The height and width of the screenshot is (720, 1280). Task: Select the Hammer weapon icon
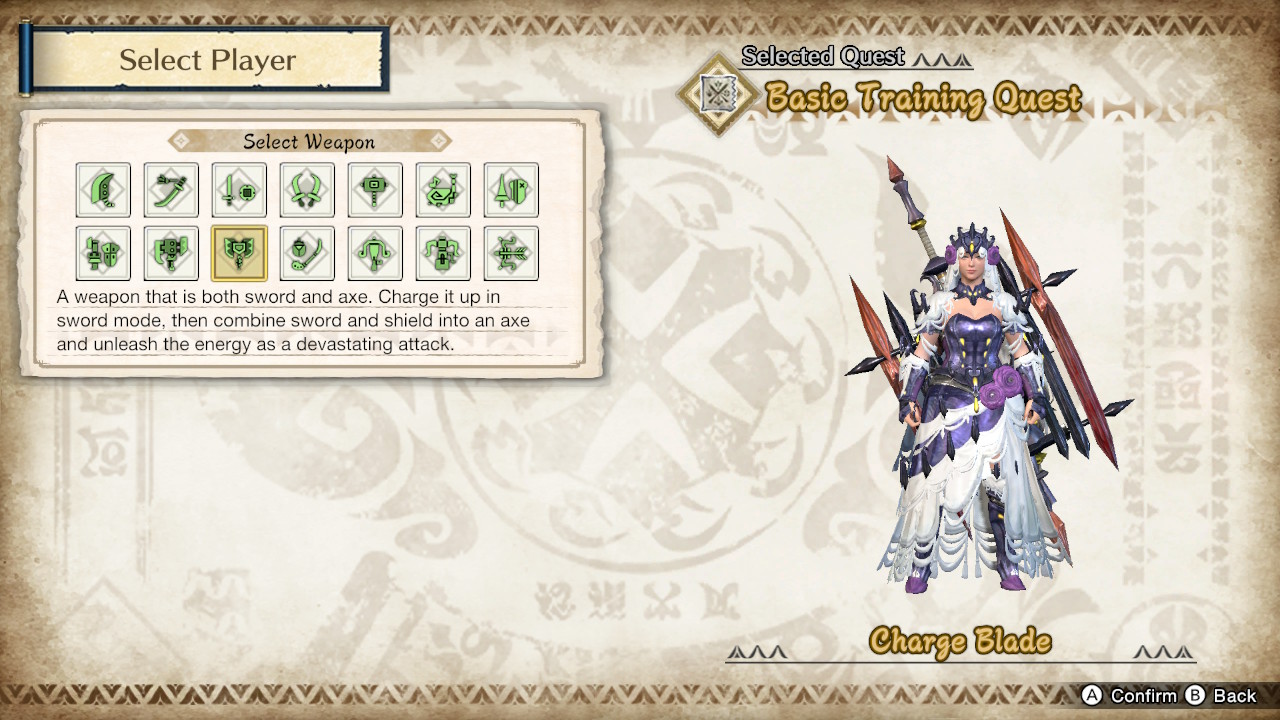(375, 190)
